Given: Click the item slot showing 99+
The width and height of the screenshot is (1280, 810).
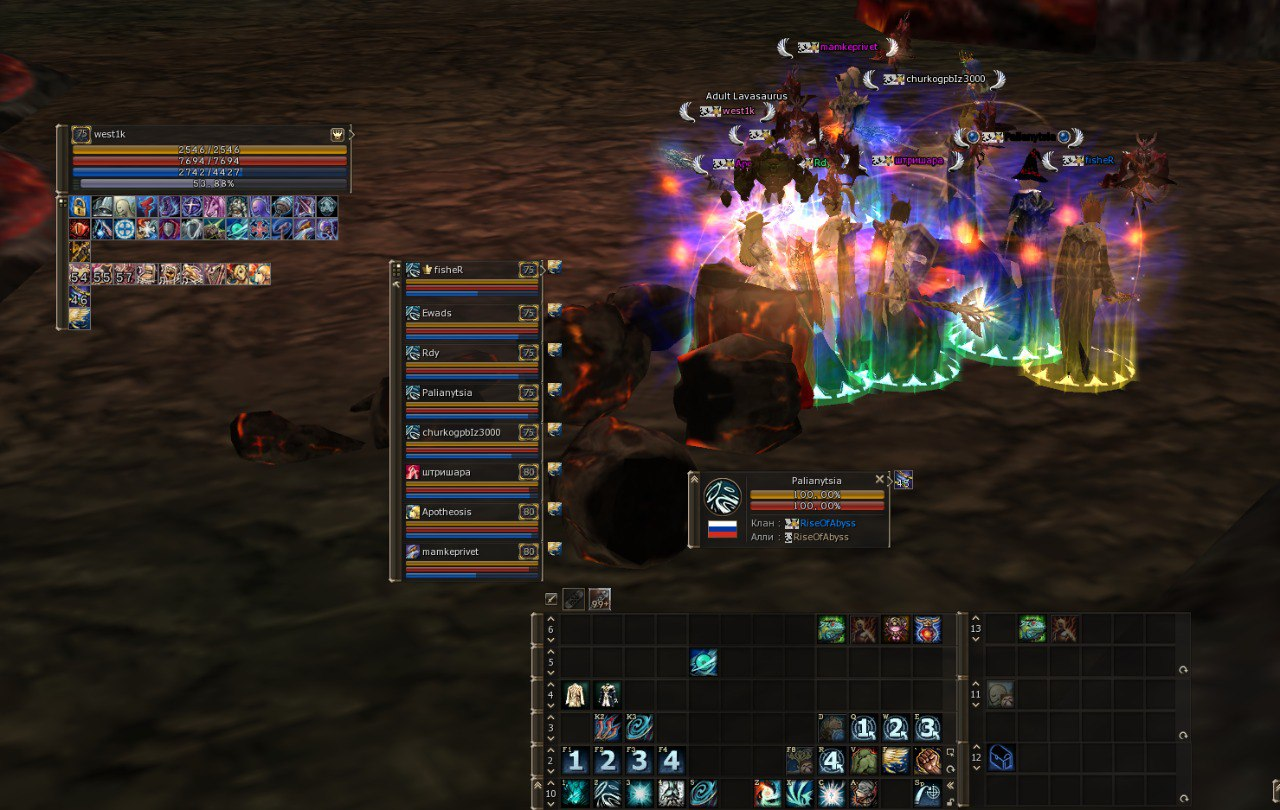Looking at the screenshot, I should pyautogui.click(x=600, y=599).
